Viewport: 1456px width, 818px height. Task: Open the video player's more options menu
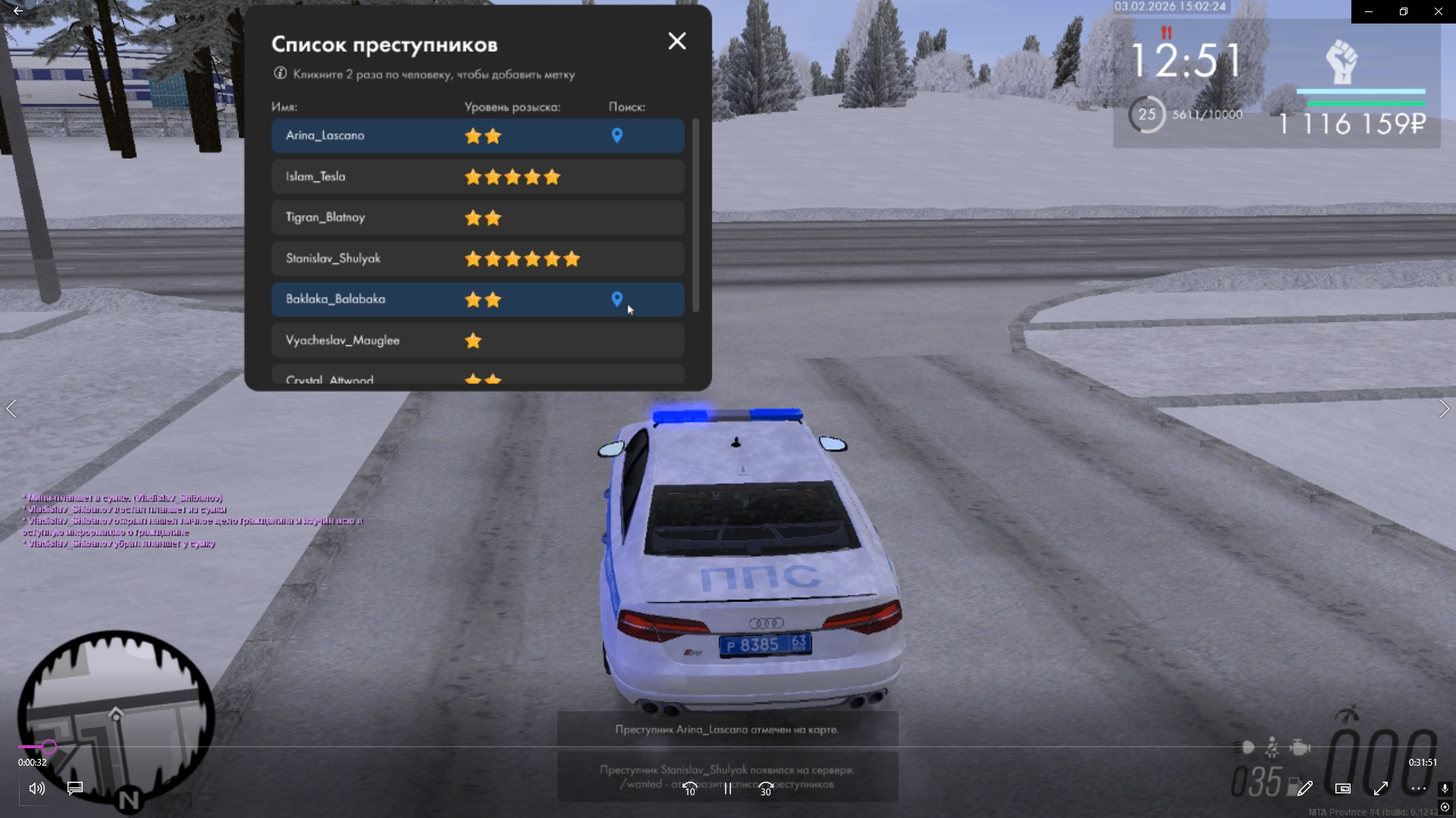tap(1418, 788)
